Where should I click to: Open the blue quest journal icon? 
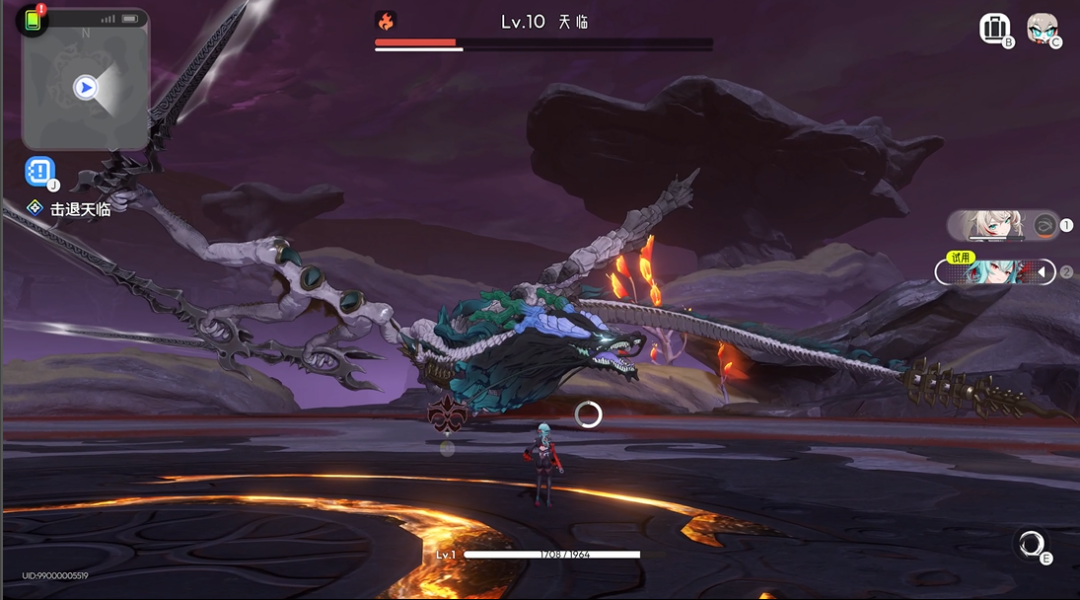[40, 172]
